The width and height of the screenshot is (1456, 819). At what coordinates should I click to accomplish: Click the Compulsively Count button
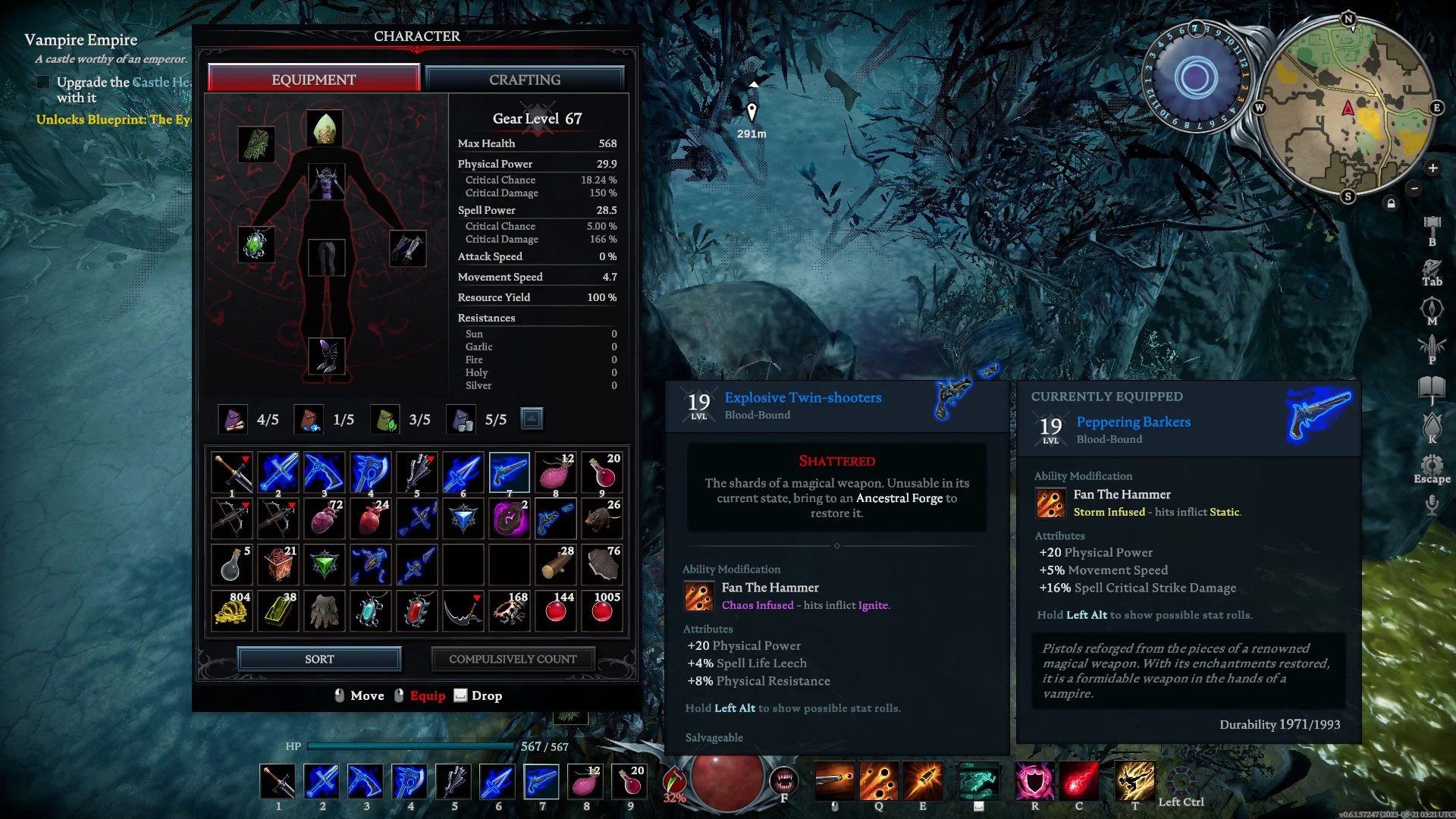click(x=513, y=659)
